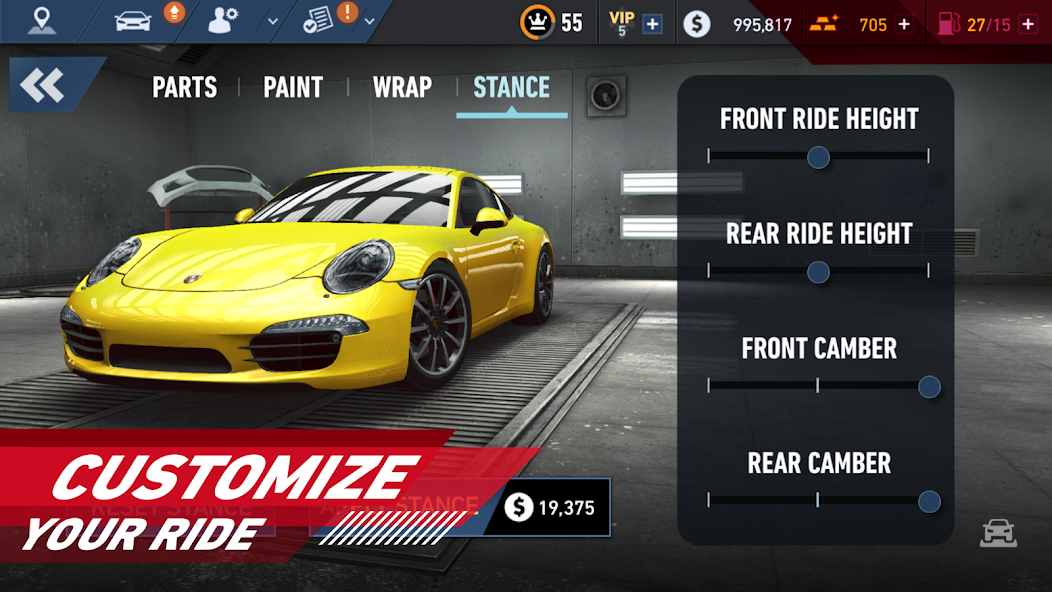
Task: Go back using the double-arrow button
Action: tap(43, 86)
